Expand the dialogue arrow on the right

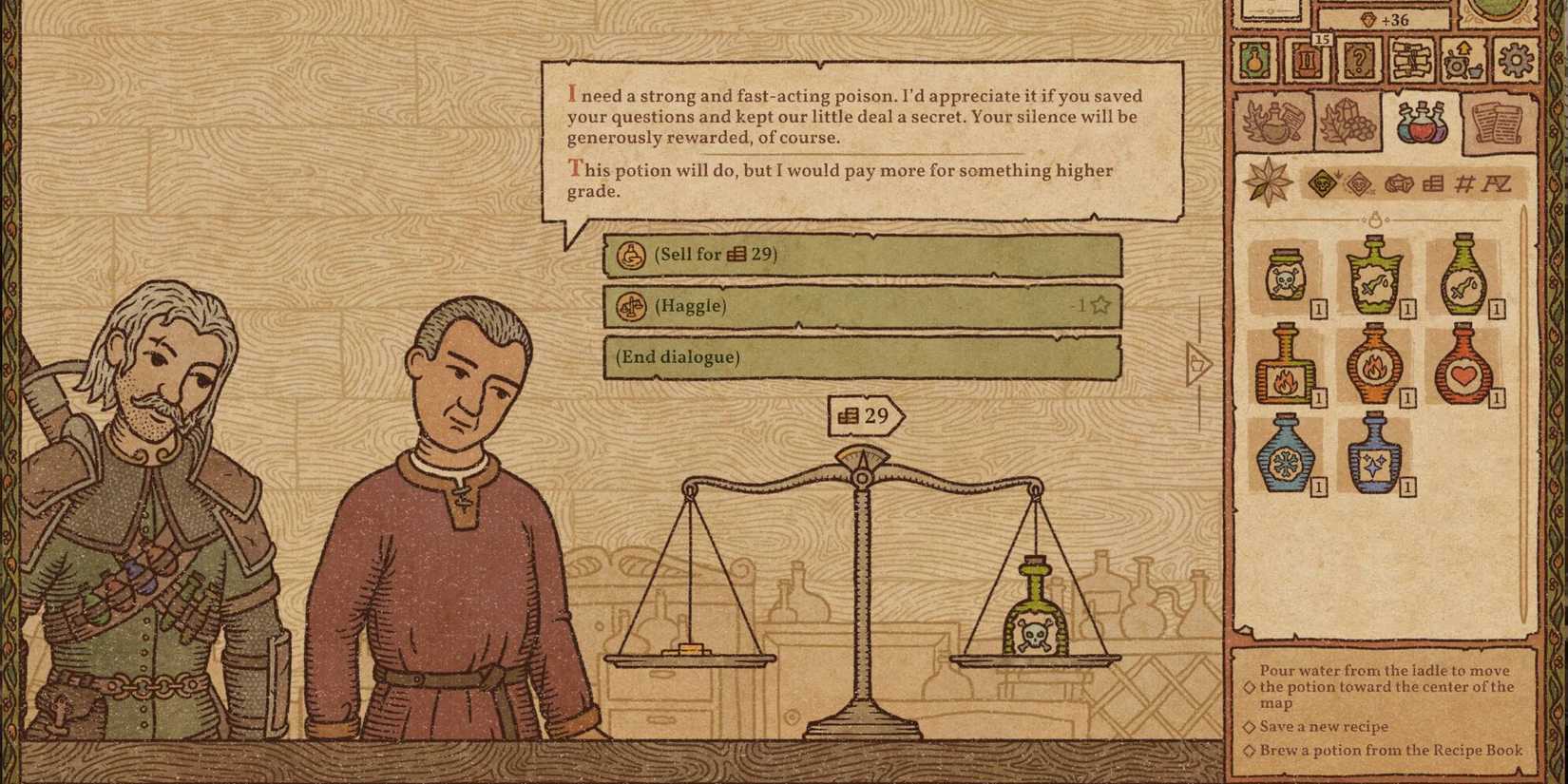click(1195, 366)
